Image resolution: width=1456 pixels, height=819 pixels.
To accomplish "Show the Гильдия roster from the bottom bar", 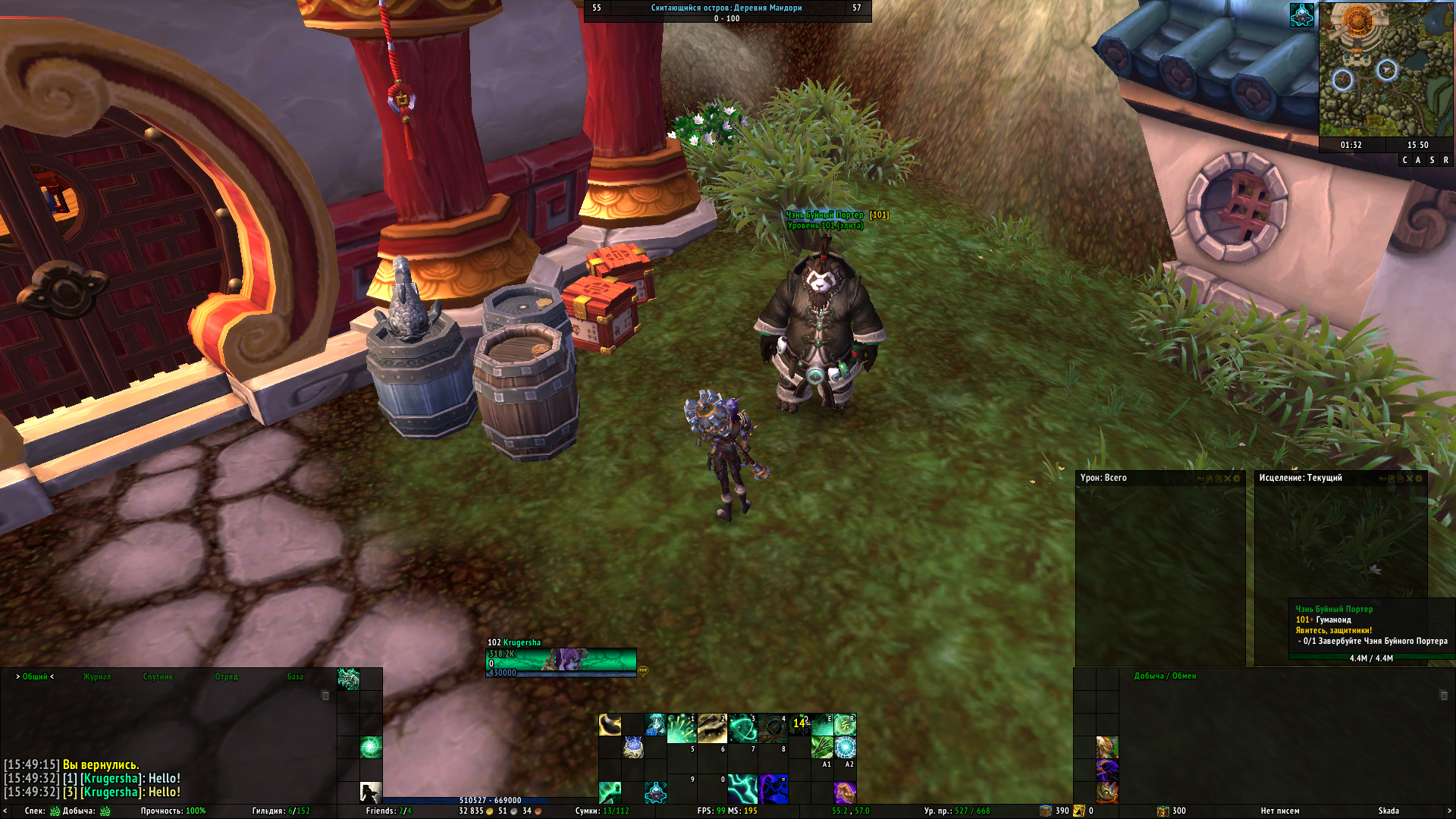I will [x=281, y=811].
